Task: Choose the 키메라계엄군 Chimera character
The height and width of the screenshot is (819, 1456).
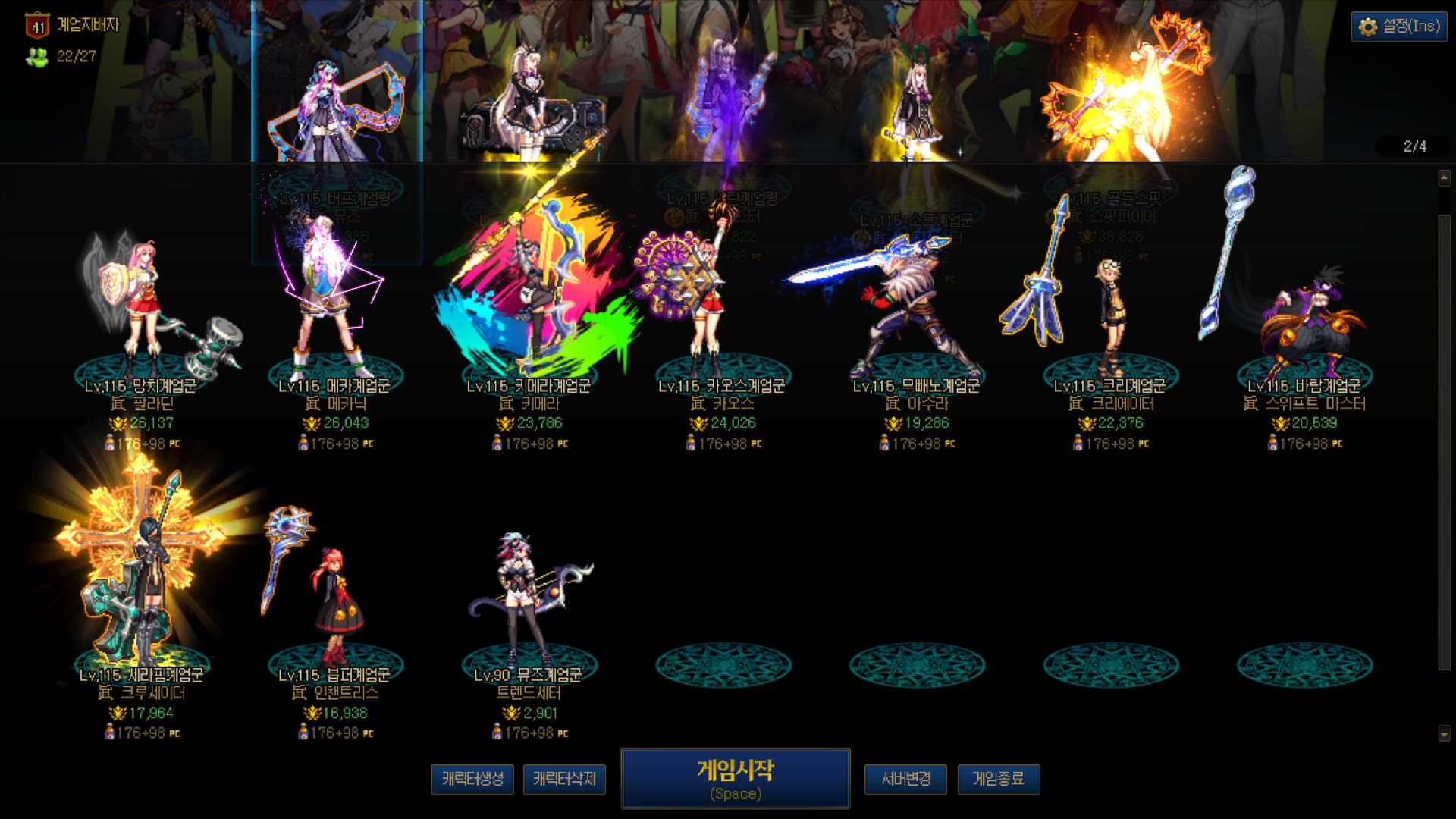Action: pyautogui.click(x=529, y=318)
